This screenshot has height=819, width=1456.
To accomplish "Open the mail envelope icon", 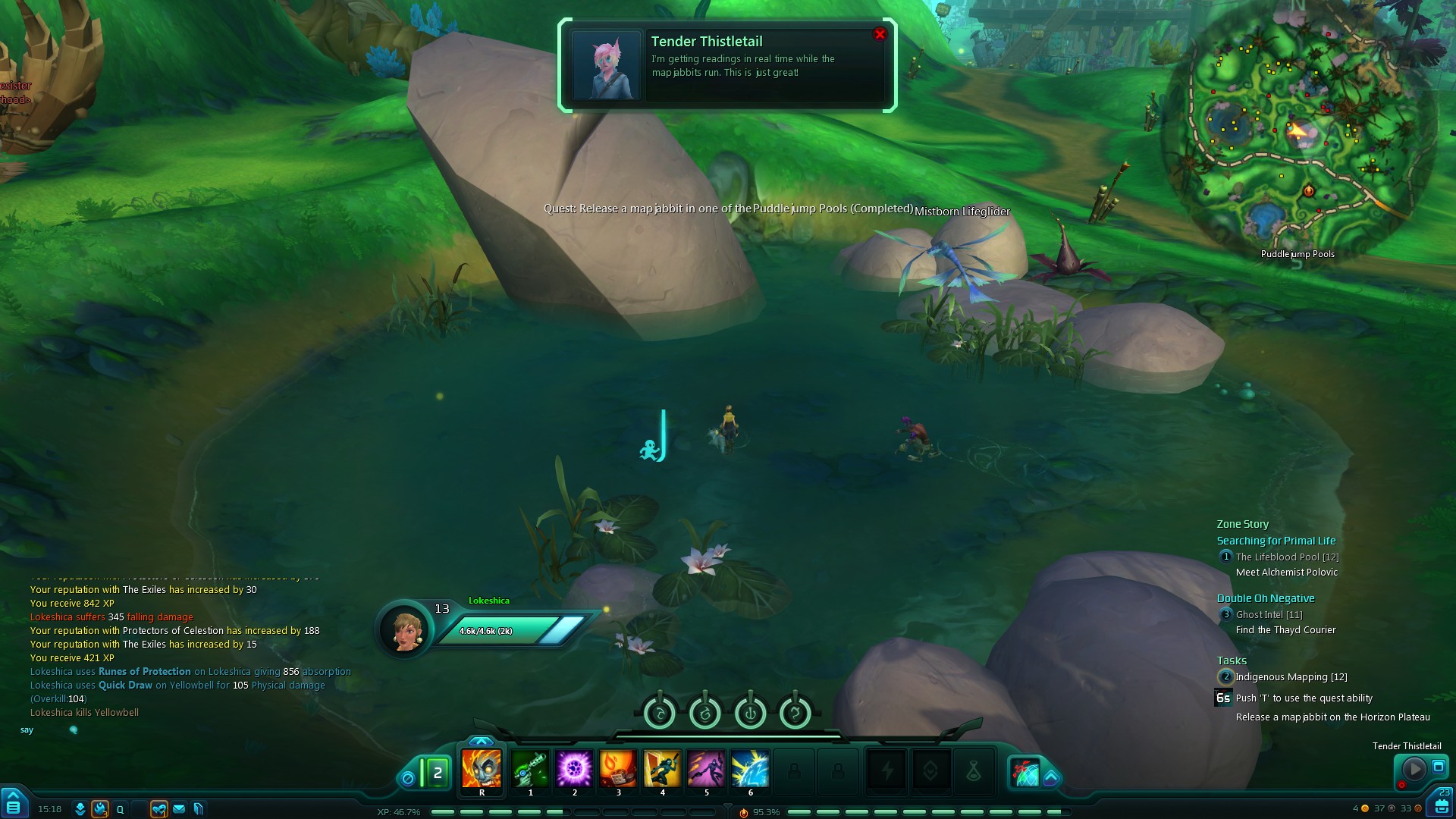I will pos(179,809).
